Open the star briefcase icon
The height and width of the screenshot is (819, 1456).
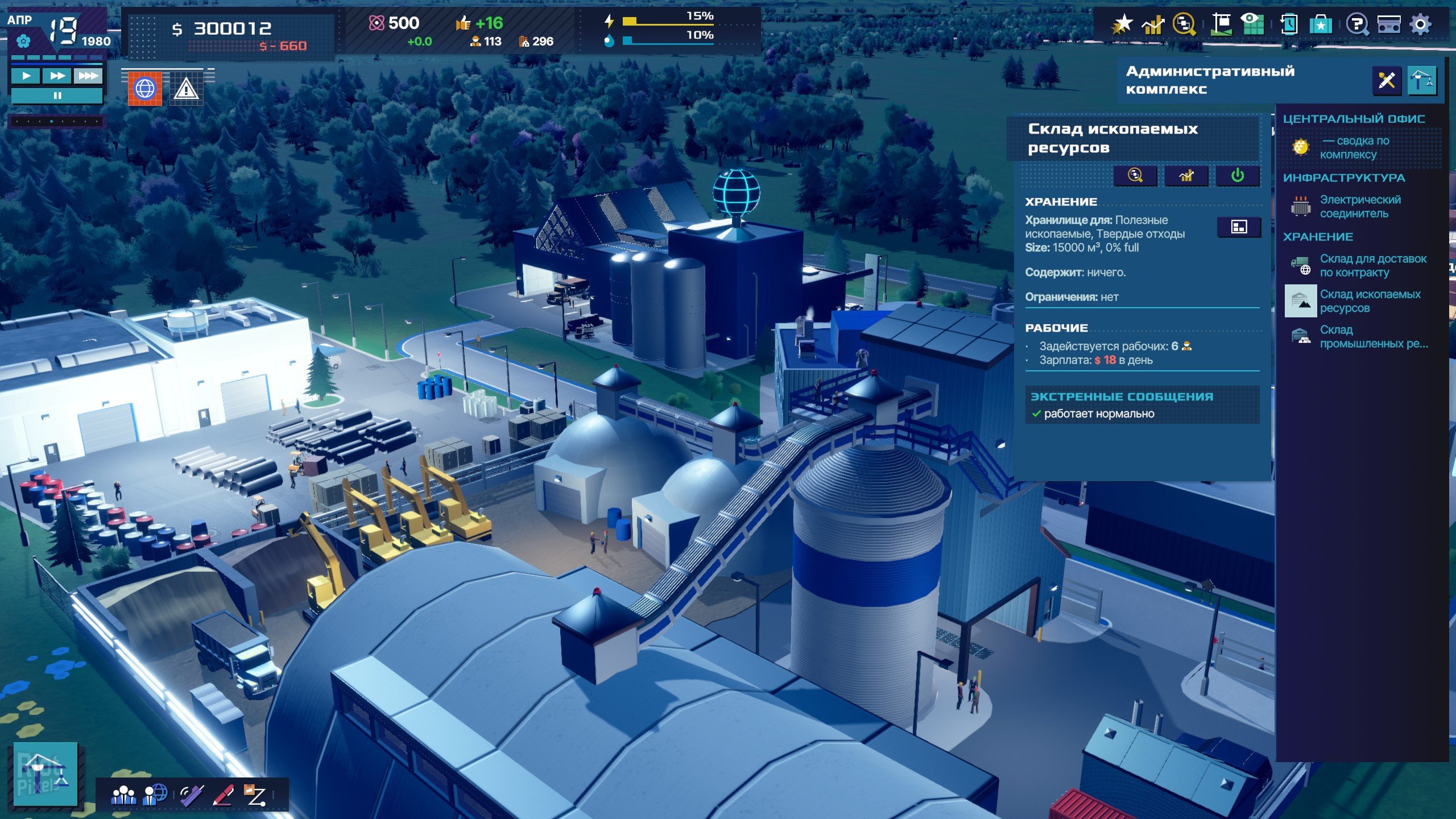point(1321,24)
